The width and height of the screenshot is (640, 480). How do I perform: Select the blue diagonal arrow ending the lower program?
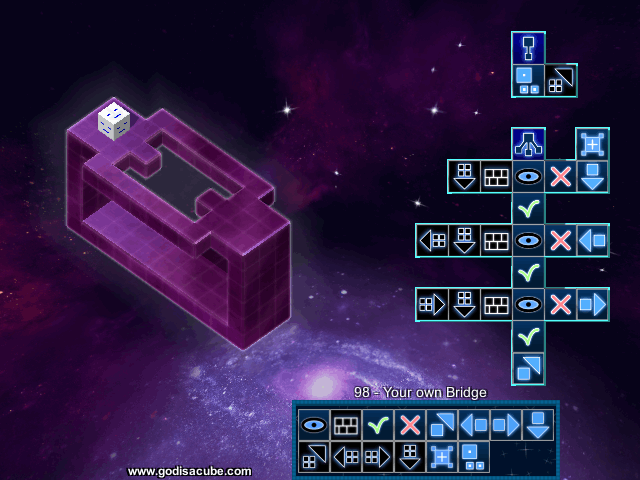pyautogui.click(x=528, y=368)
